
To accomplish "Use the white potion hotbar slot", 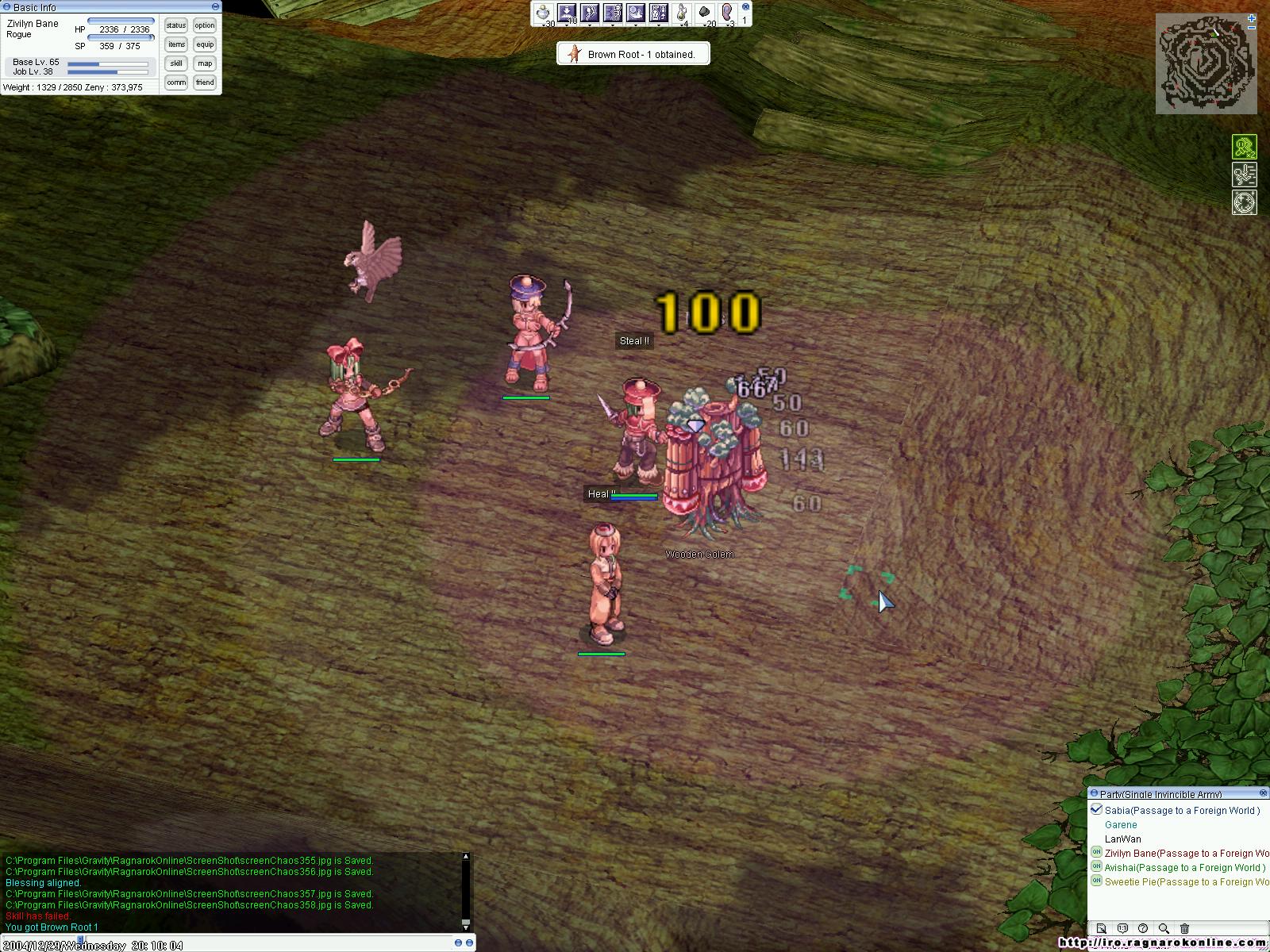I will pyautogui.click(x=544, y=13).
